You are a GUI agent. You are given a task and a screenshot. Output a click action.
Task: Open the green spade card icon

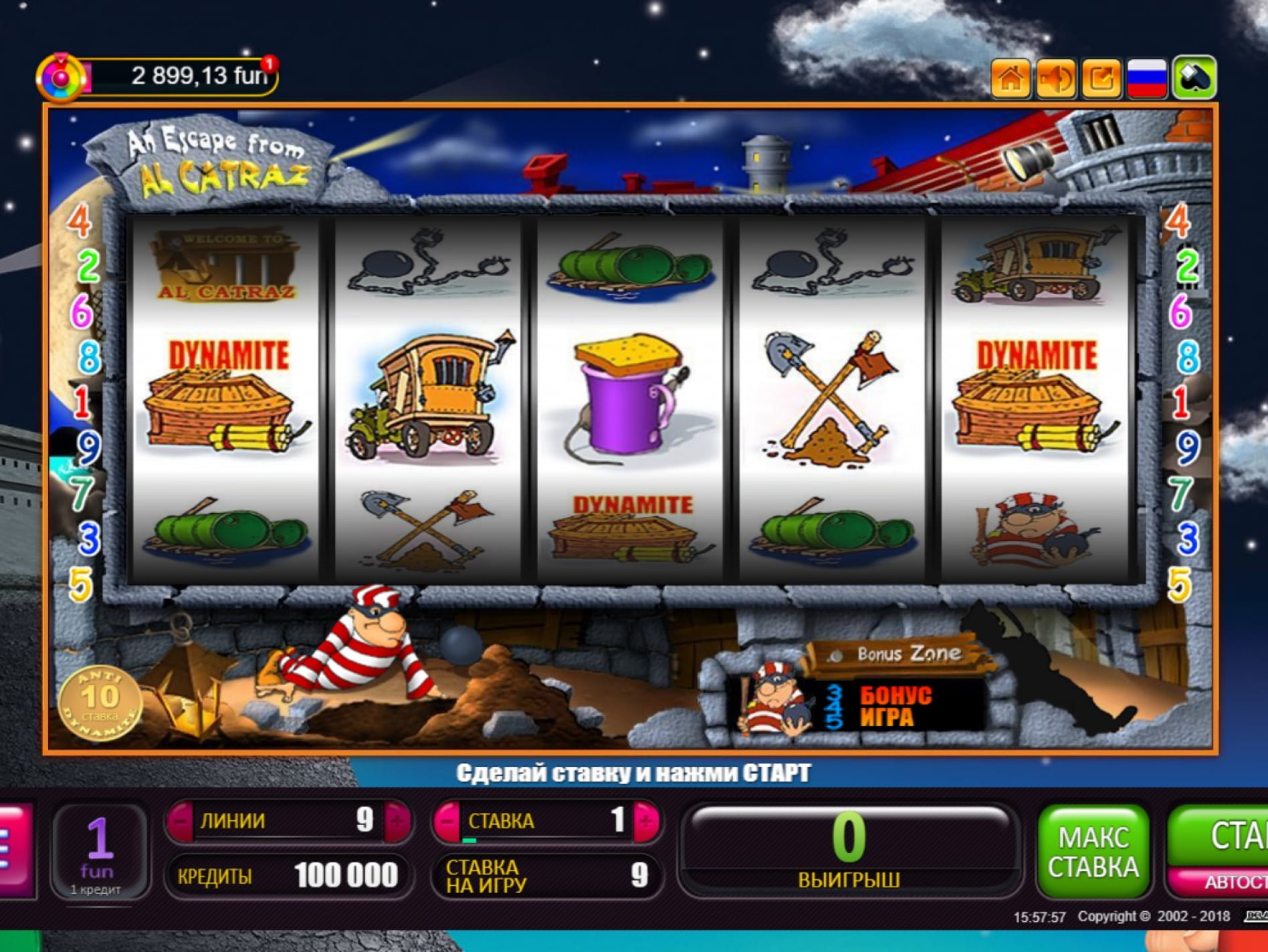[1194, 79]
